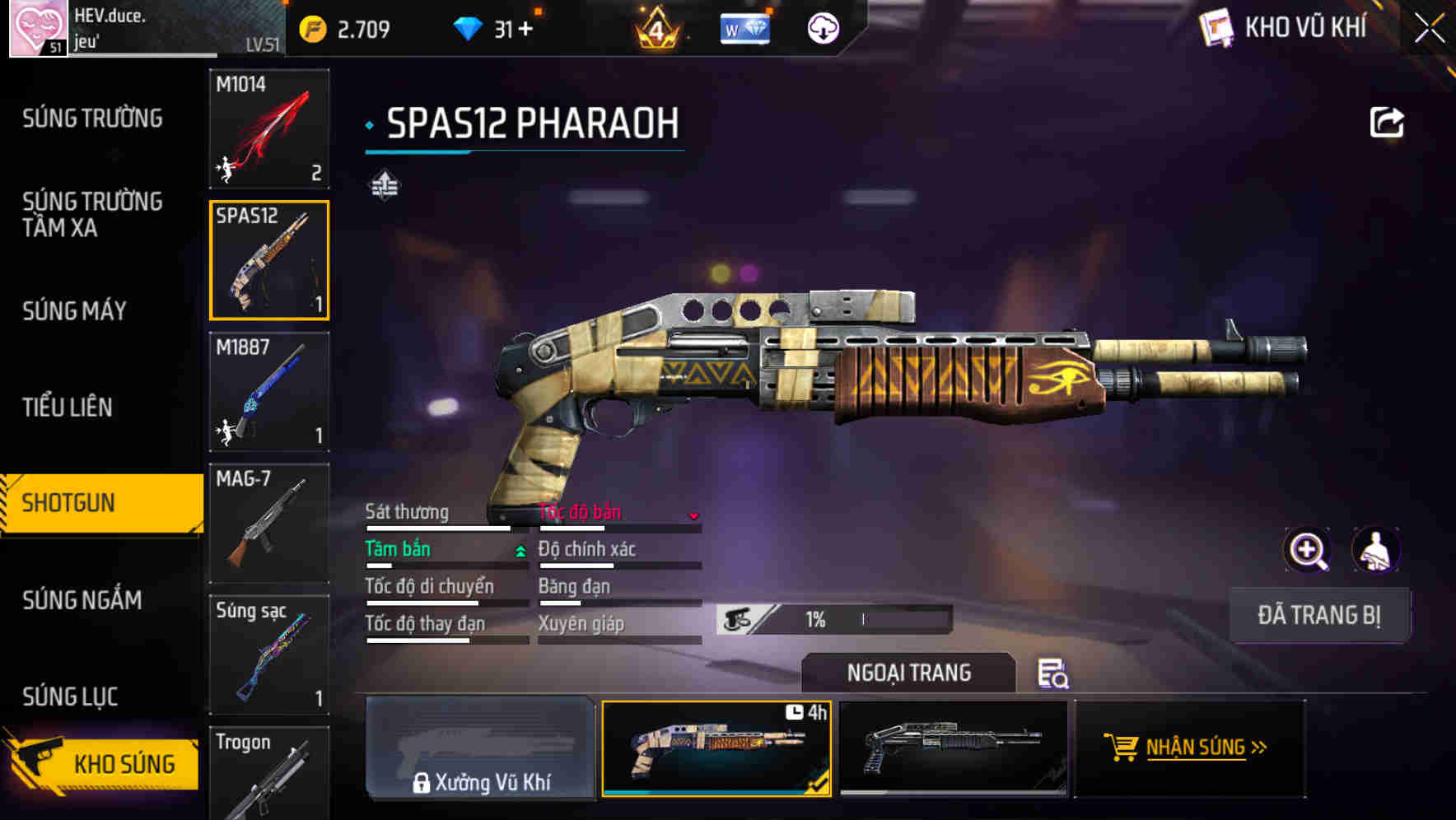
Task: Select the NGOẠI TRANG tab
Action: click(910, 672)
